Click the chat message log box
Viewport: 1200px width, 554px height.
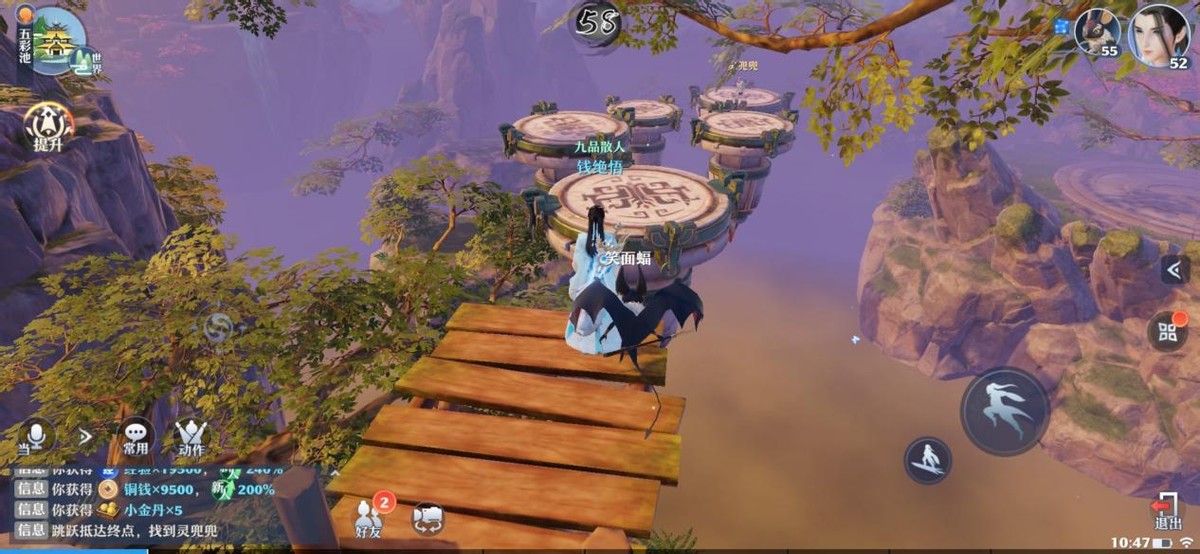(x=160, y=508)
